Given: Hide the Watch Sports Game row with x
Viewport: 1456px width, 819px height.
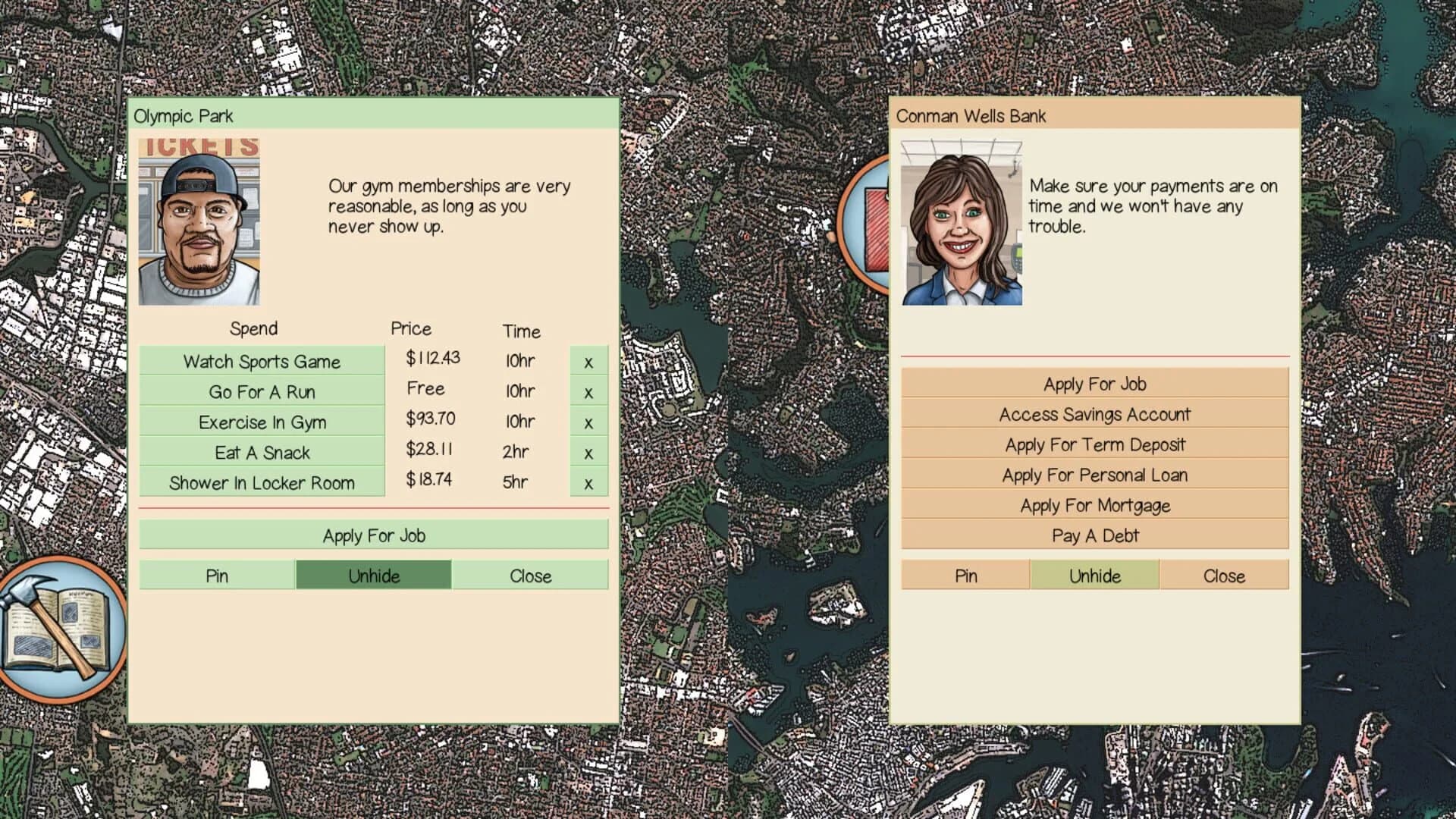Looking at the screenshot, I should pos(588,362).
